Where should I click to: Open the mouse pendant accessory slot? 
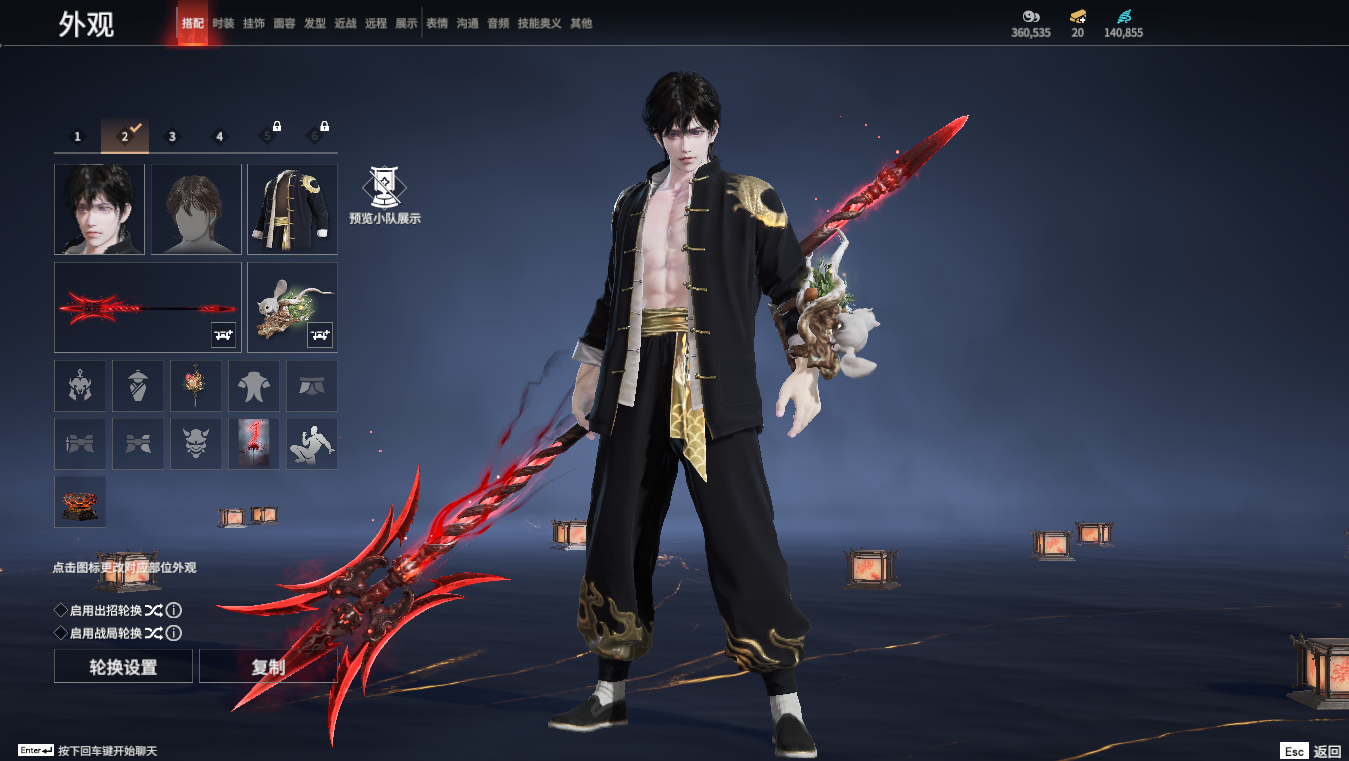[x=292, y=307]
